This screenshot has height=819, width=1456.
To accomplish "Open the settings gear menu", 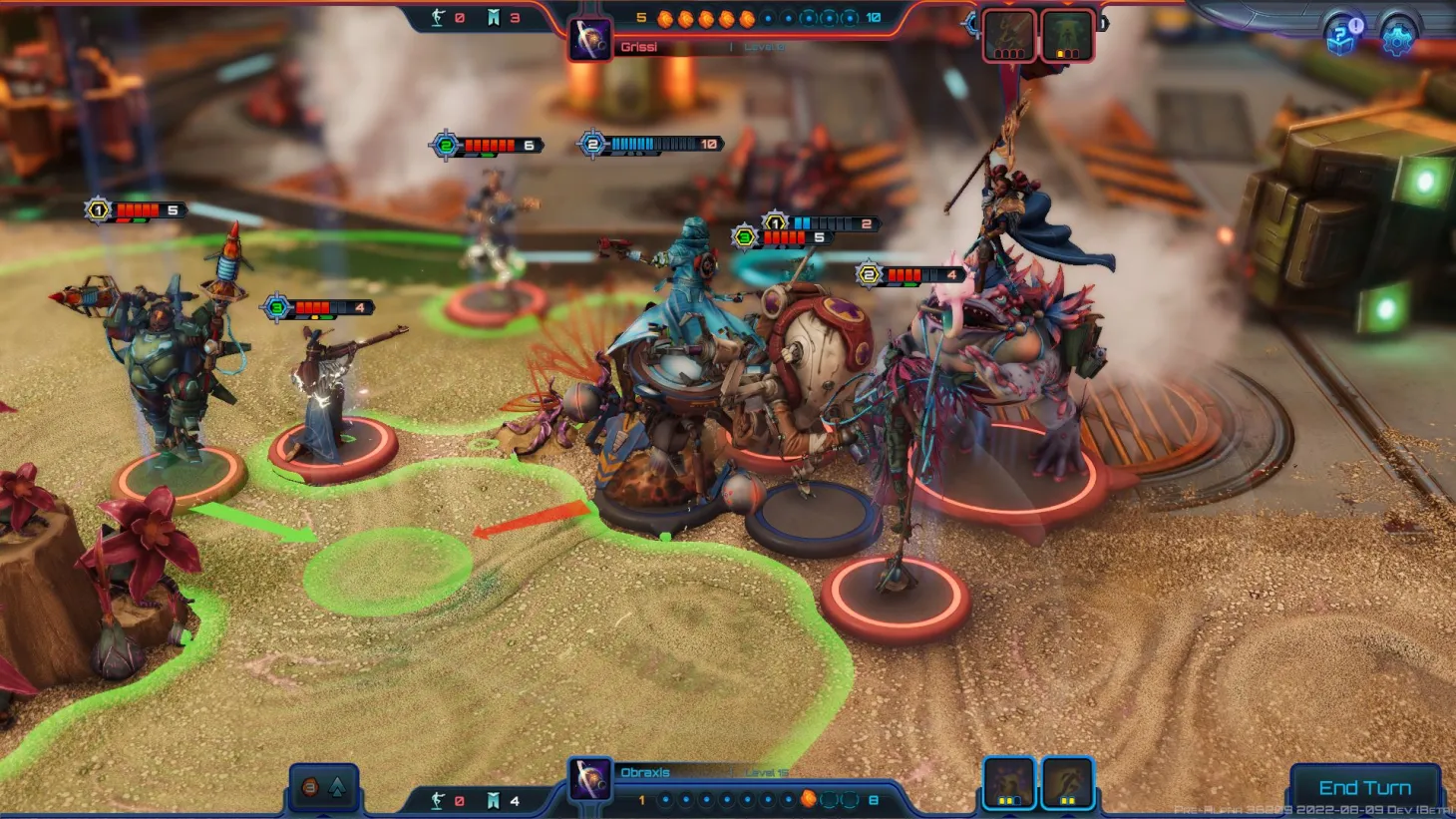I will click(1398, 40).
